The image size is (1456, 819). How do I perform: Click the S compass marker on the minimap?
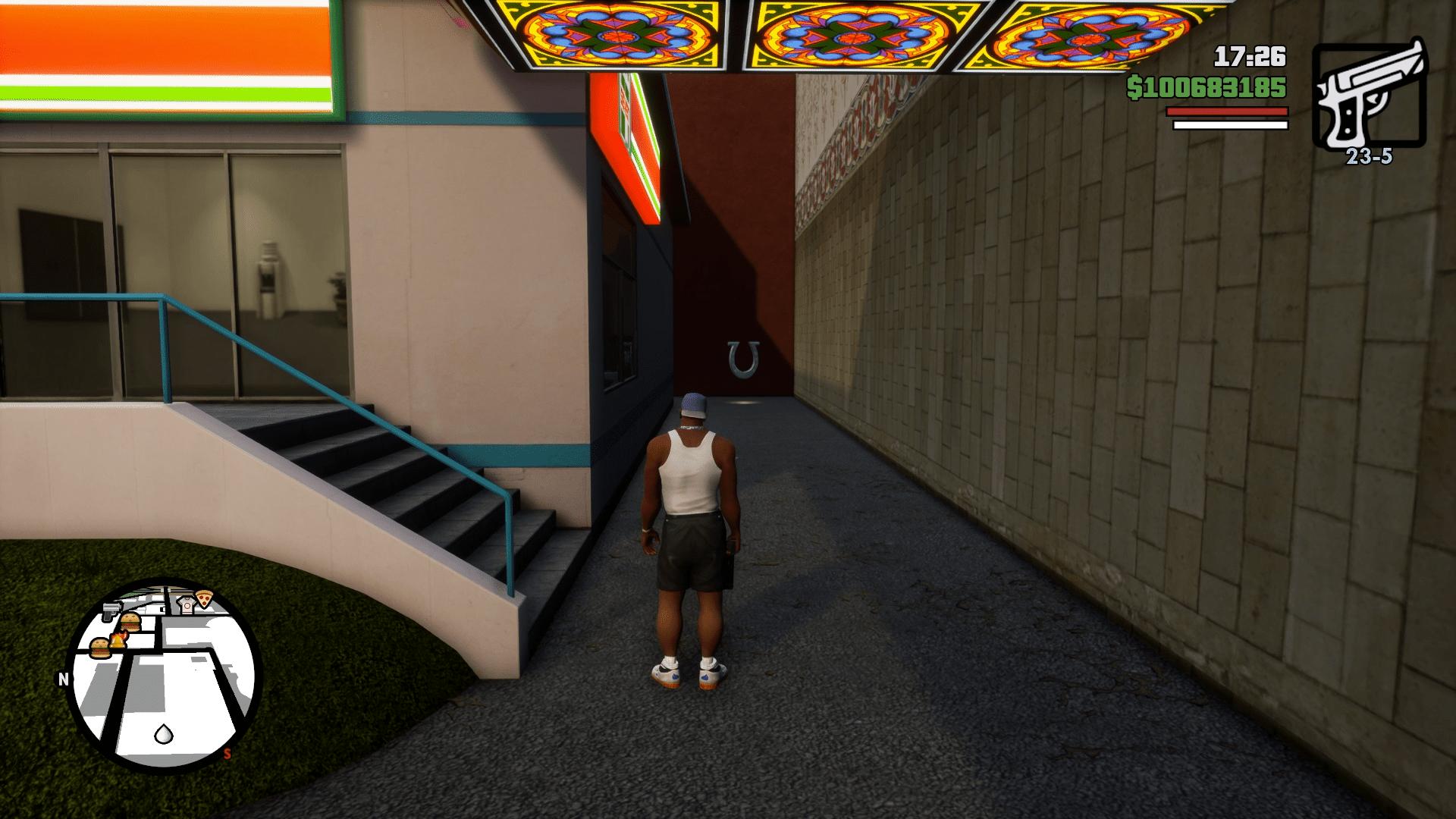pyautogui.click(x=227, y=754)
